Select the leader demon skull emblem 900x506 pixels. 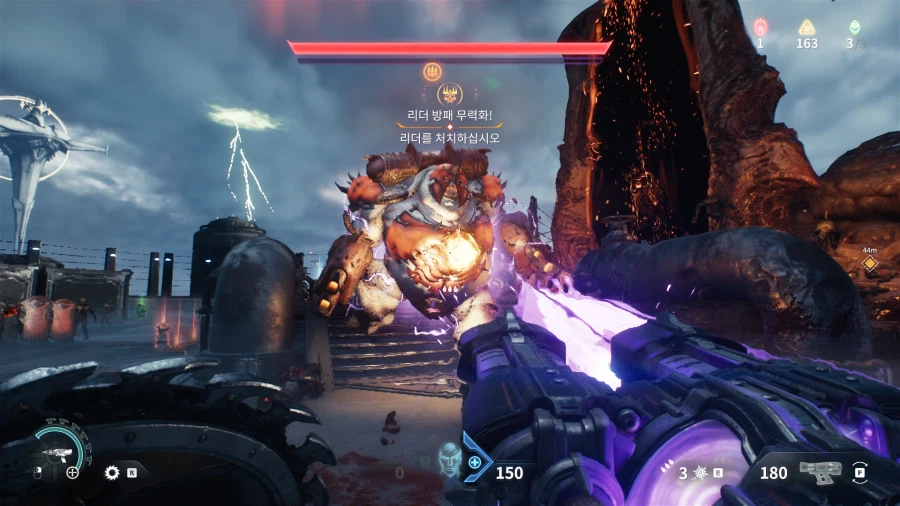pos(449,96)
